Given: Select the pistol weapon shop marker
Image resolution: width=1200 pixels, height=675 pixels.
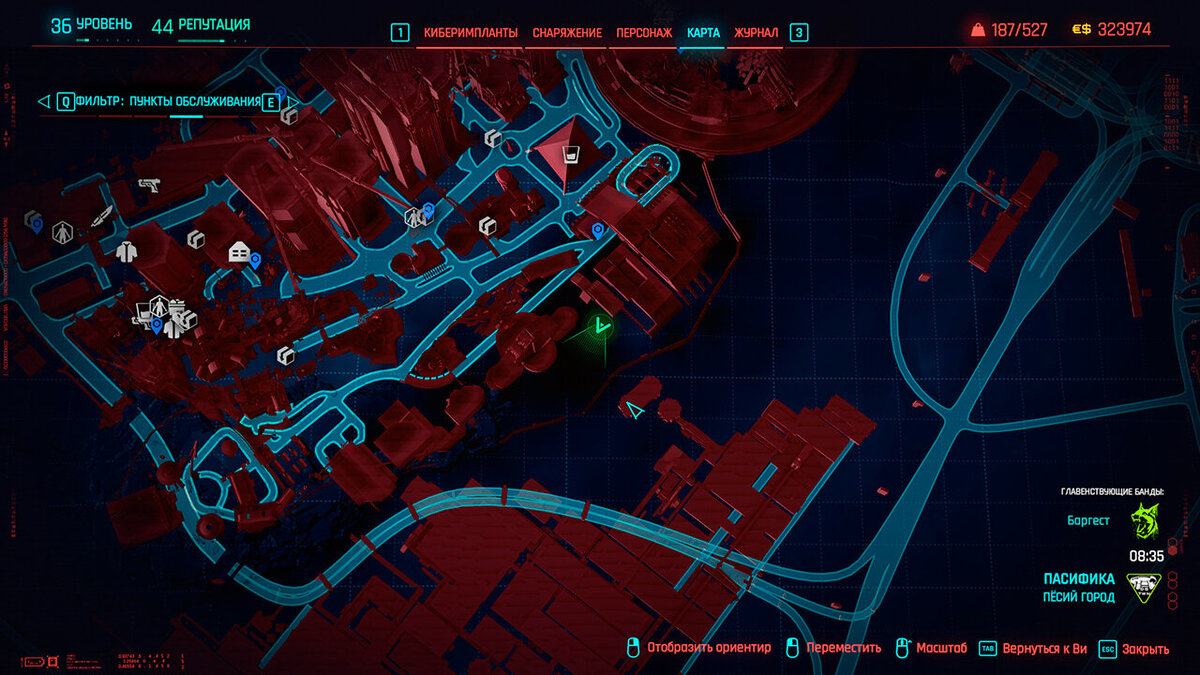Looking at the screenshot, I should (x=149, y=186).
